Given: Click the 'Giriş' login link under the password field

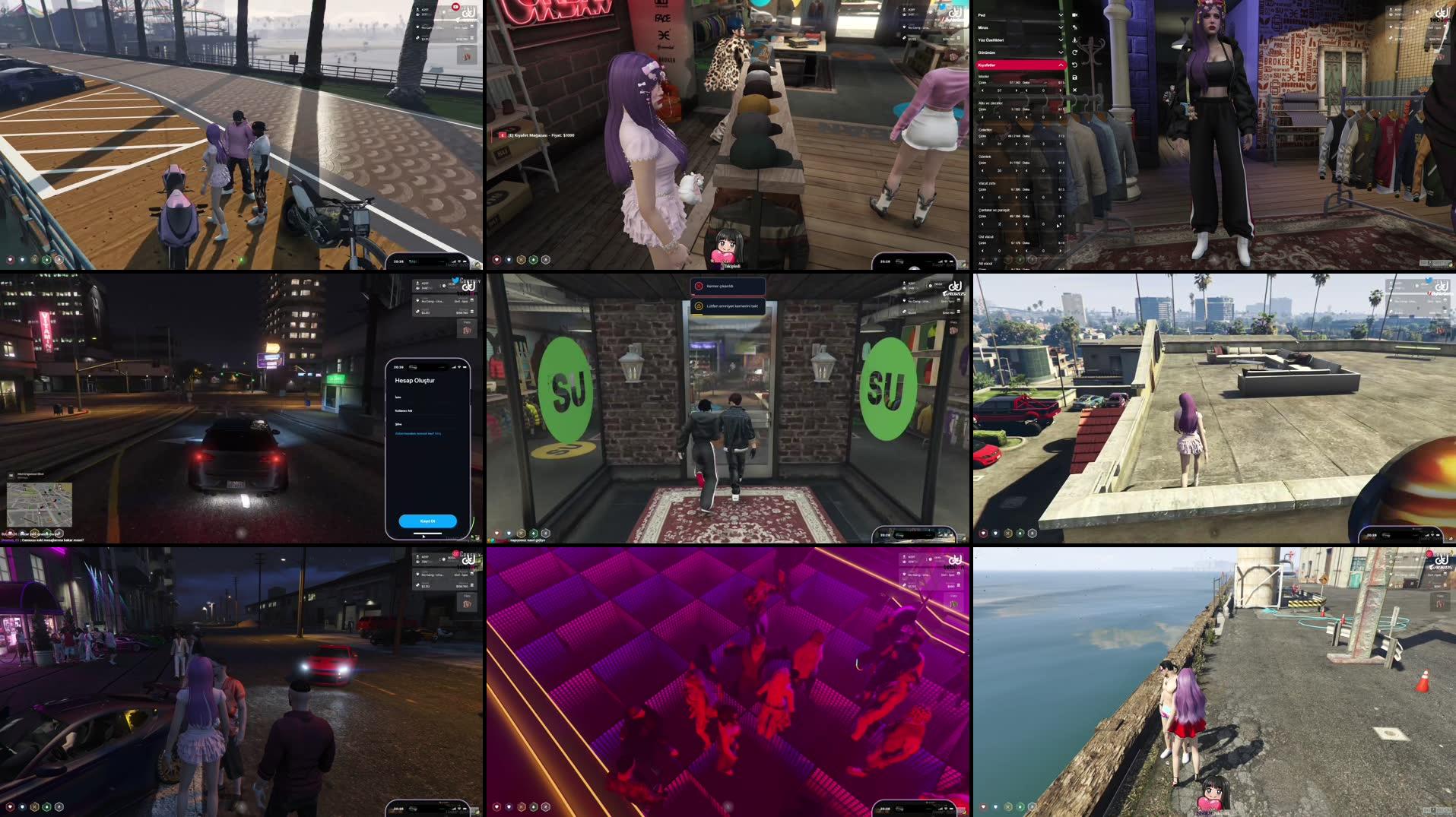Looking at the screenshot, I should tap(438, 433).
